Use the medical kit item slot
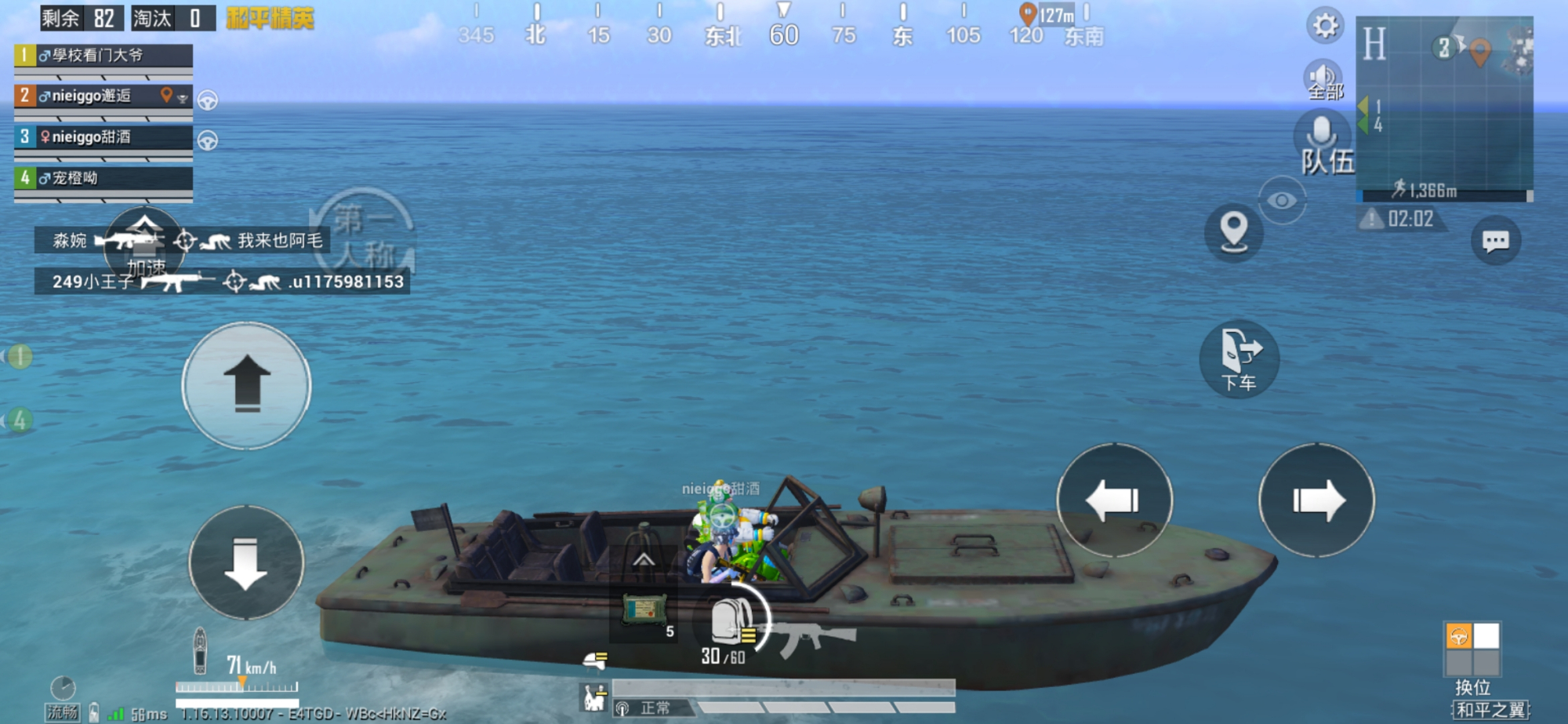 (x=644, y=609)
